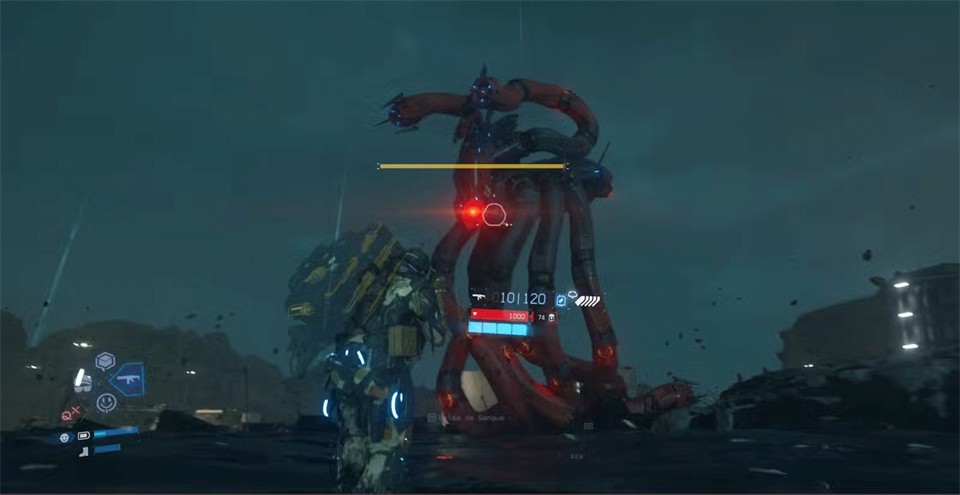Click the blue grenade pouch icon
This screenshot has width=960, height=495.
pos(561,299)
